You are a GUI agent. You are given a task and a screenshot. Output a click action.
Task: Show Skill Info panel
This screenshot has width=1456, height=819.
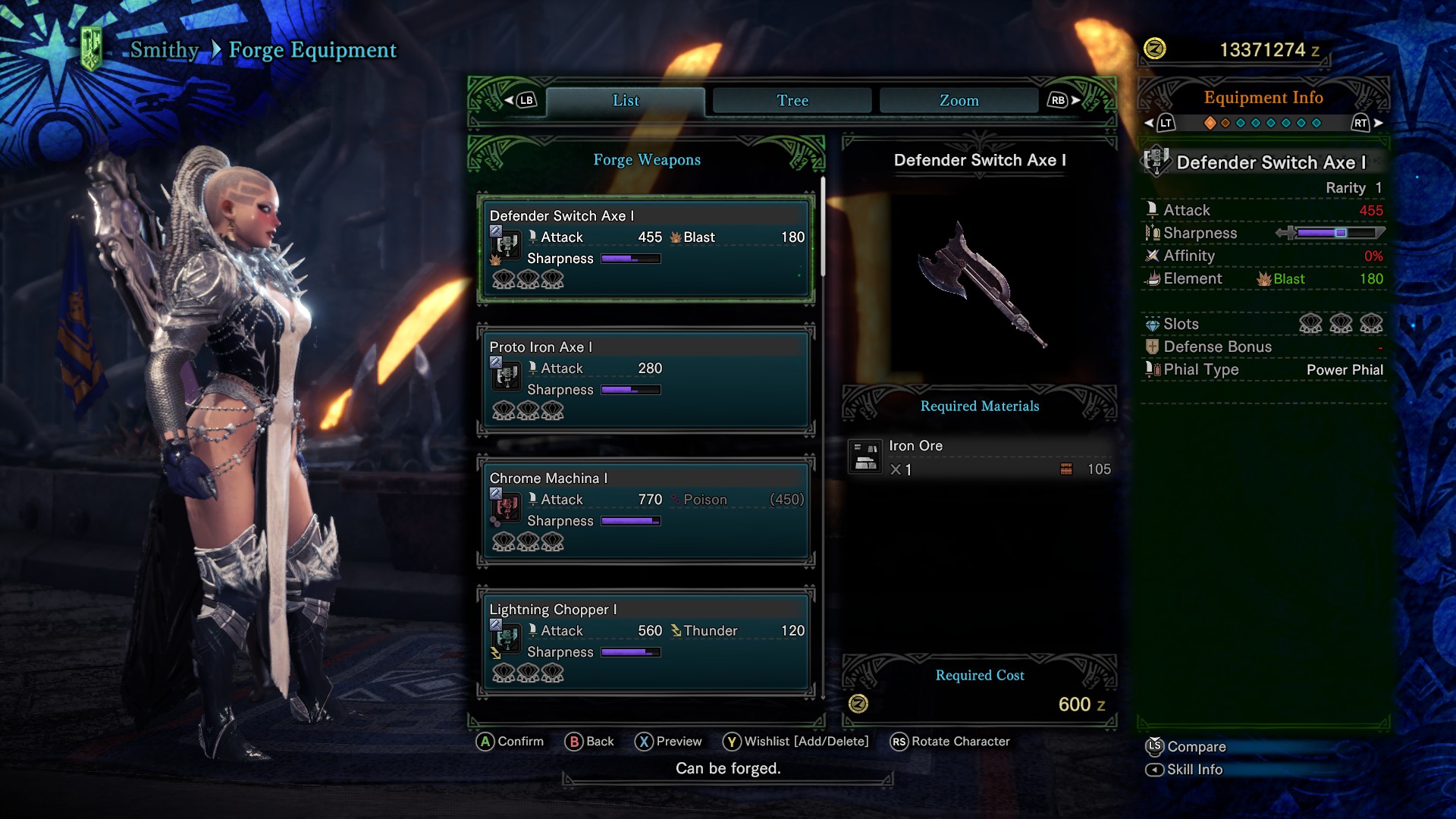1185,770
